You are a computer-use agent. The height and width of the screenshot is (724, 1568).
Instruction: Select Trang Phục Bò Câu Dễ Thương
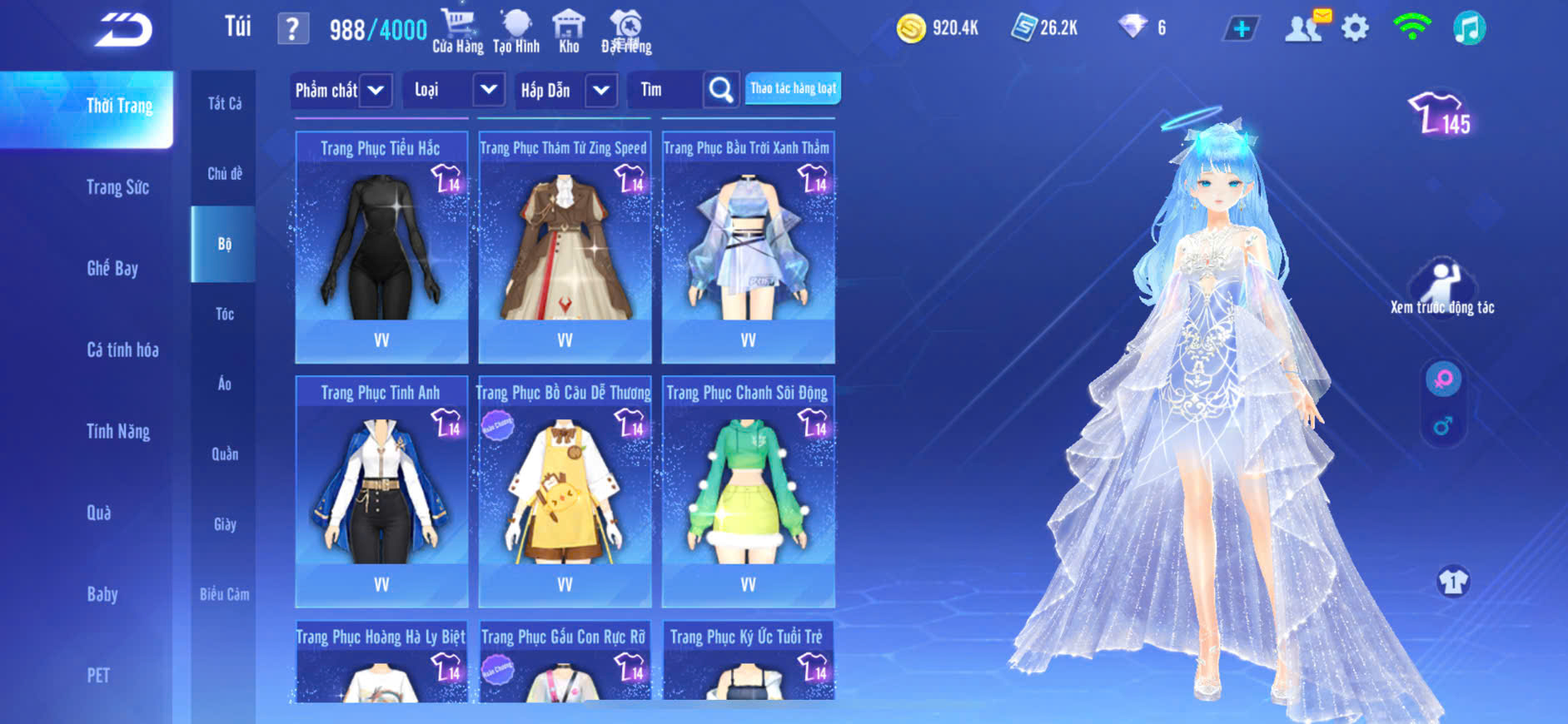pos(565,491)
